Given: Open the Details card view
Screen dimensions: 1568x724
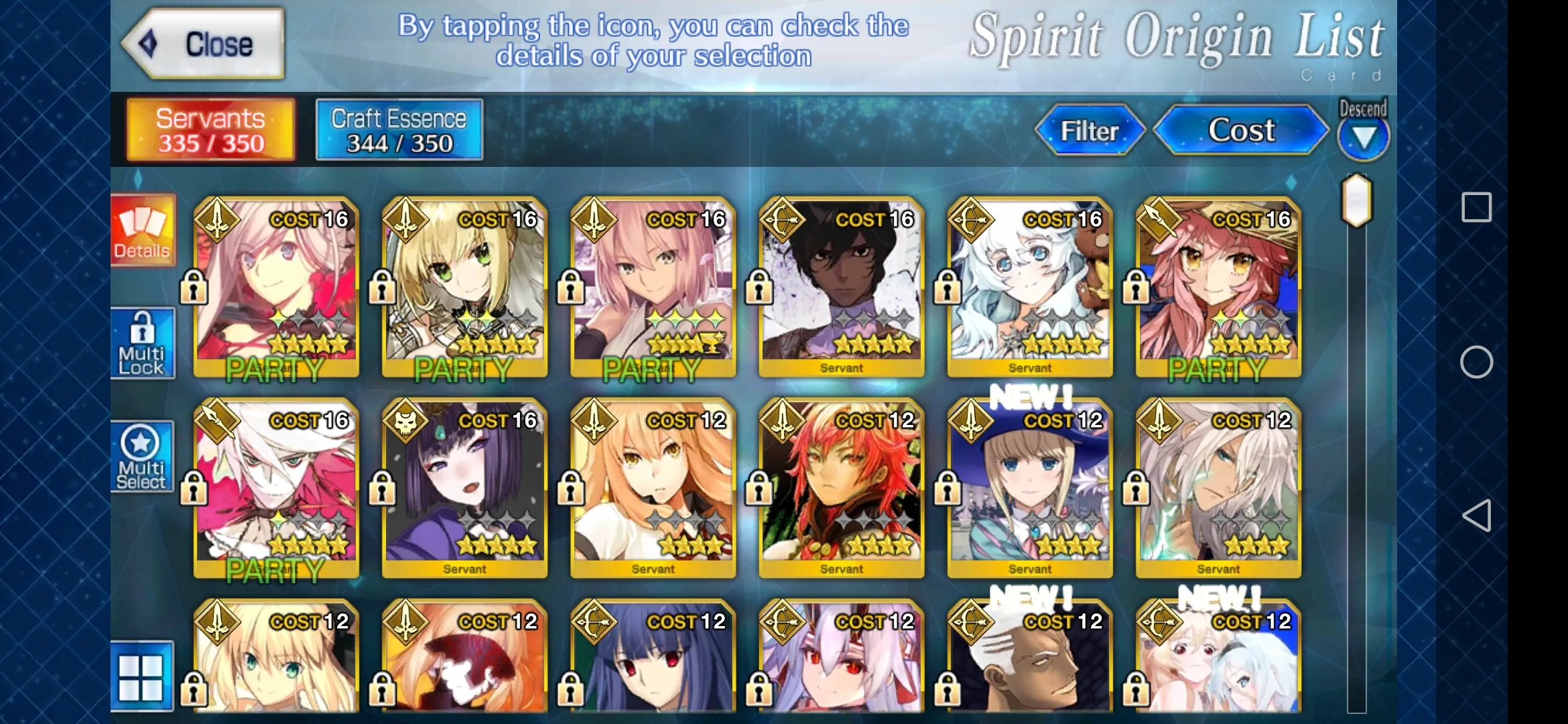Looking at the screenshot, I should [x=142, y=231].
